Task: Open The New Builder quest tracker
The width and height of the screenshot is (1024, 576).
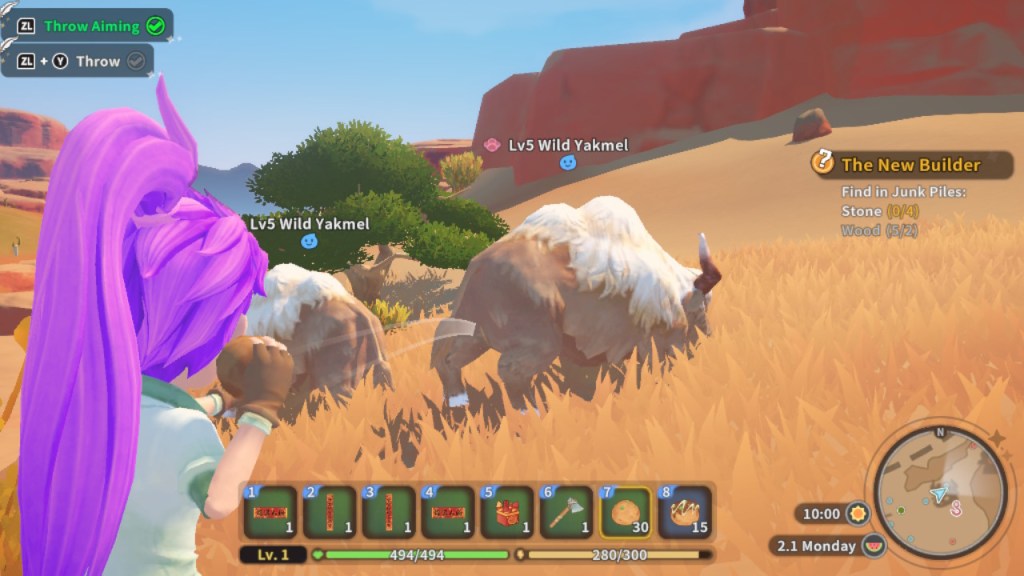Action: (910, 165)
